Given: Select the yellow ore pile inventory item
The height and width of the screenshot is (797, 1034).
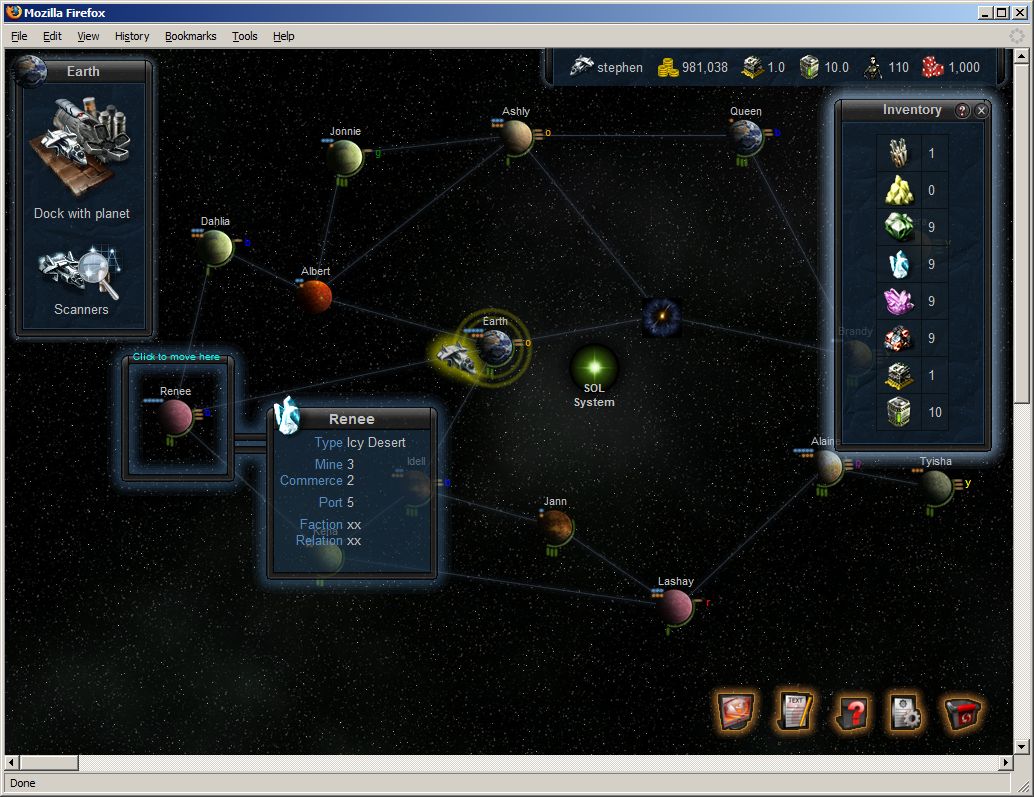Looking at the screenshot, I should click(899, 190).
